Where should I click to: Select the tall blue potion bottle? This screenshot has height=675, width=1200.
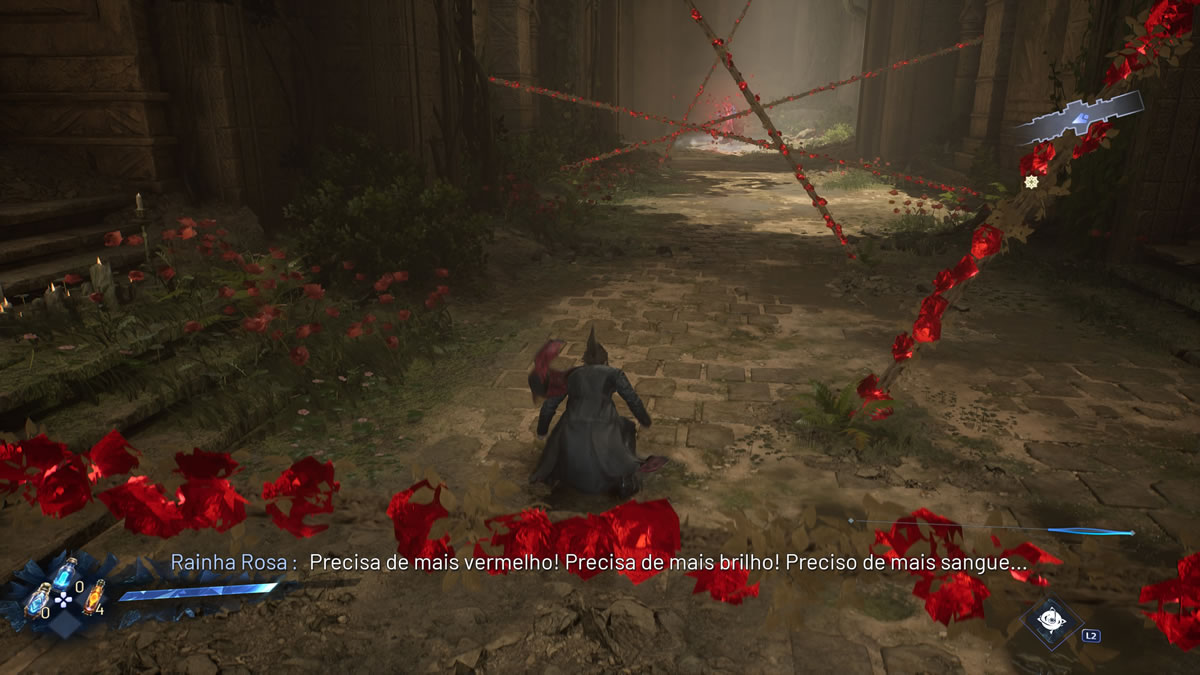click(65, 574)
